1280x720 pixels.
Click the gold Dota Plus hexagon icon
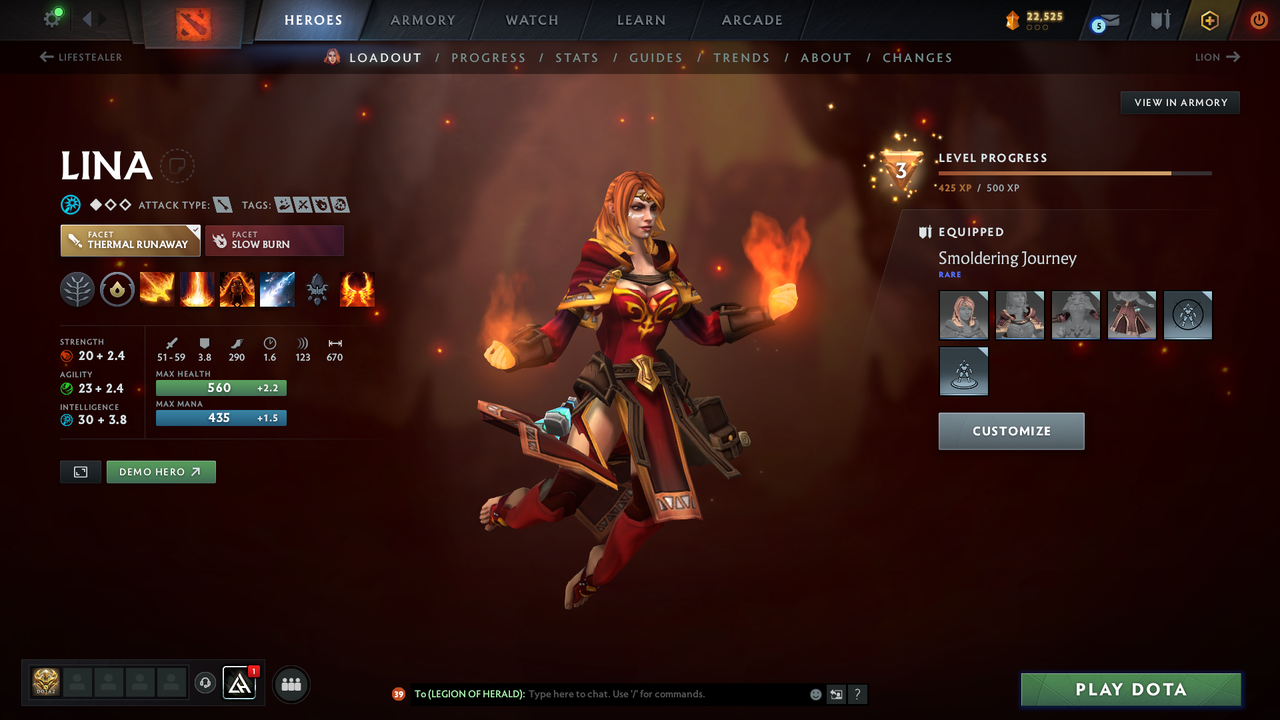coord(1209,20)
